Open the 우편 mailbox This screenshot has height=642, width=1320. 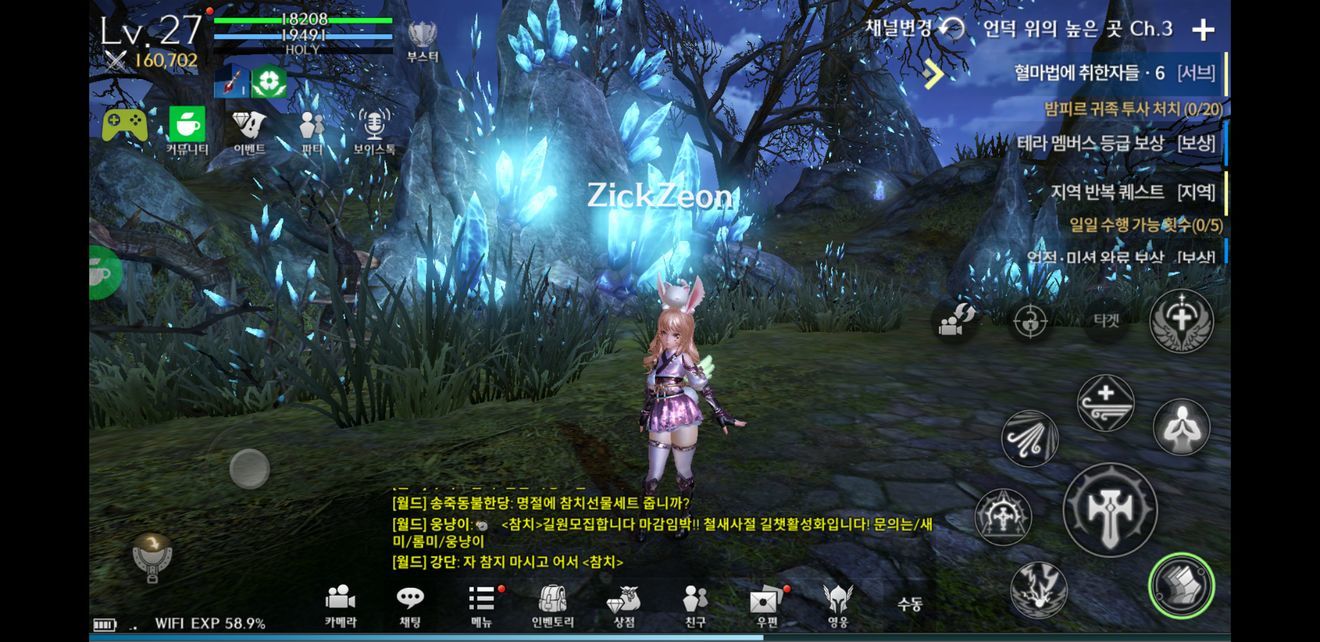tap(766, 604)
